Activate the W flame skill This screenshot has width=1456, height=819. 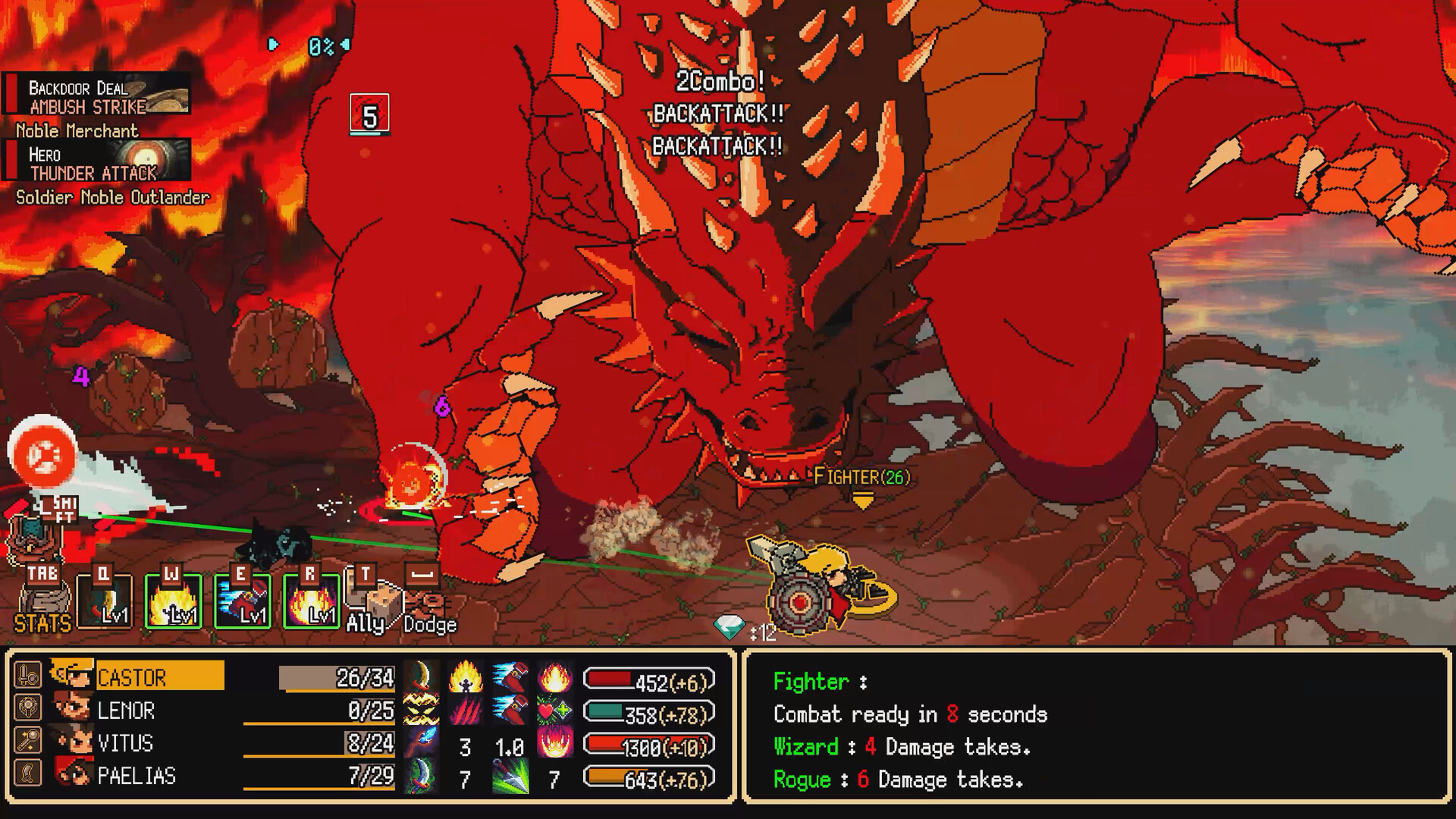(172, 599)
